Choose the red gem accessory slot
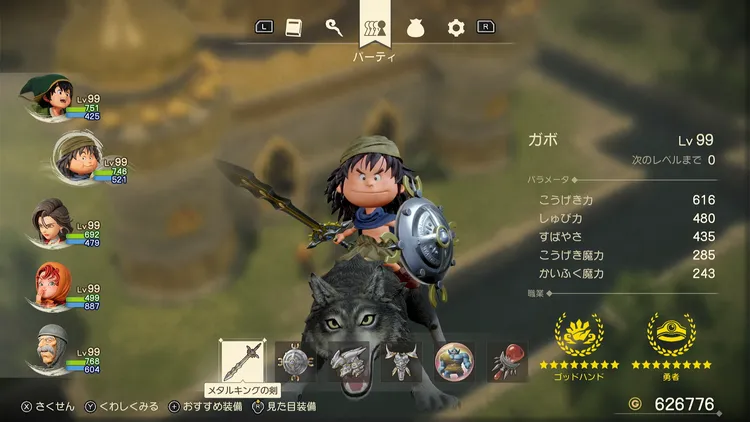This screenshot has width=750, height=422. pos(507,362)
